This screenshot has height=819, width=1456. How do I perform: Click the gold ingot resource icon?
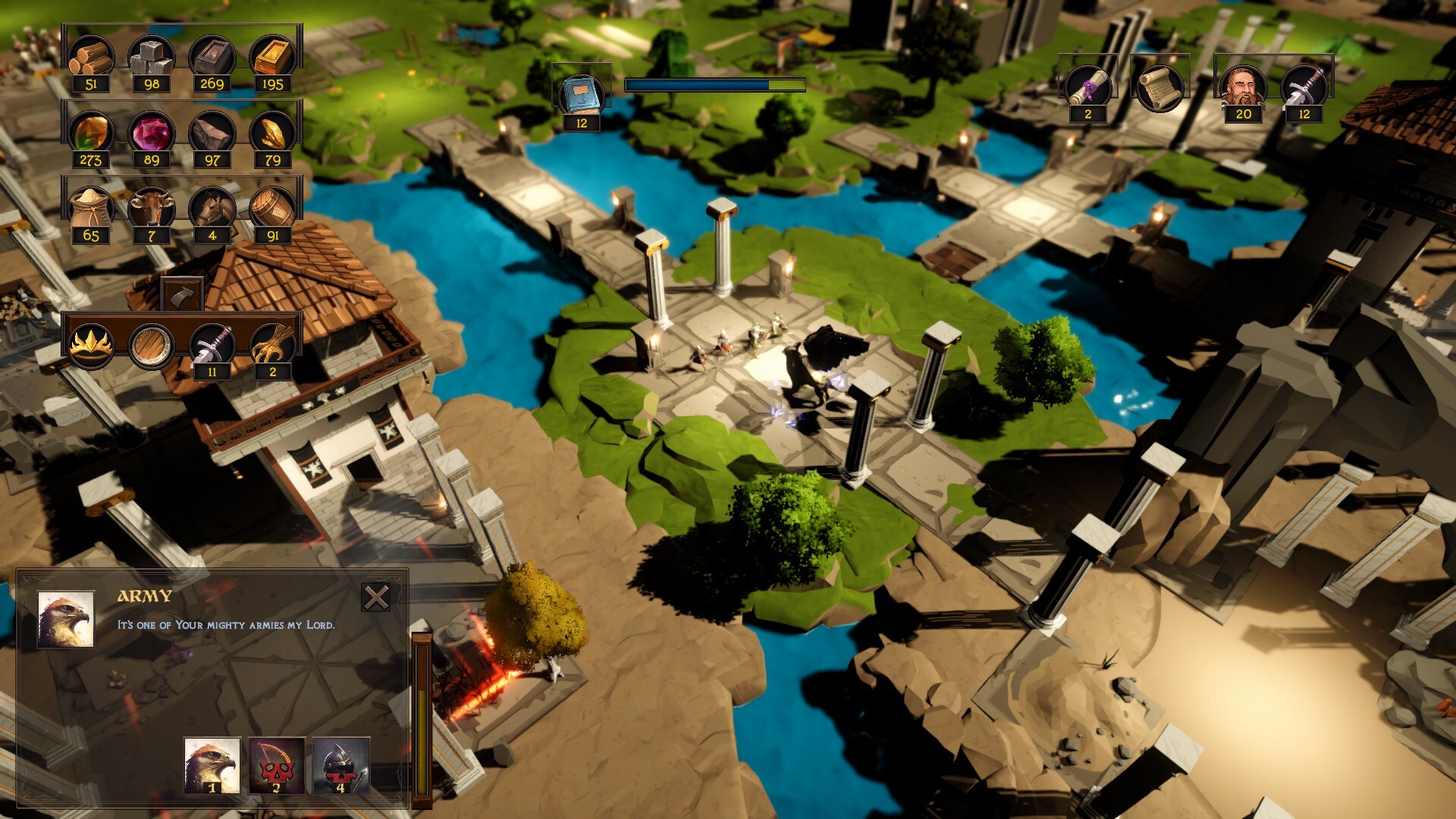tap(273, 57)
